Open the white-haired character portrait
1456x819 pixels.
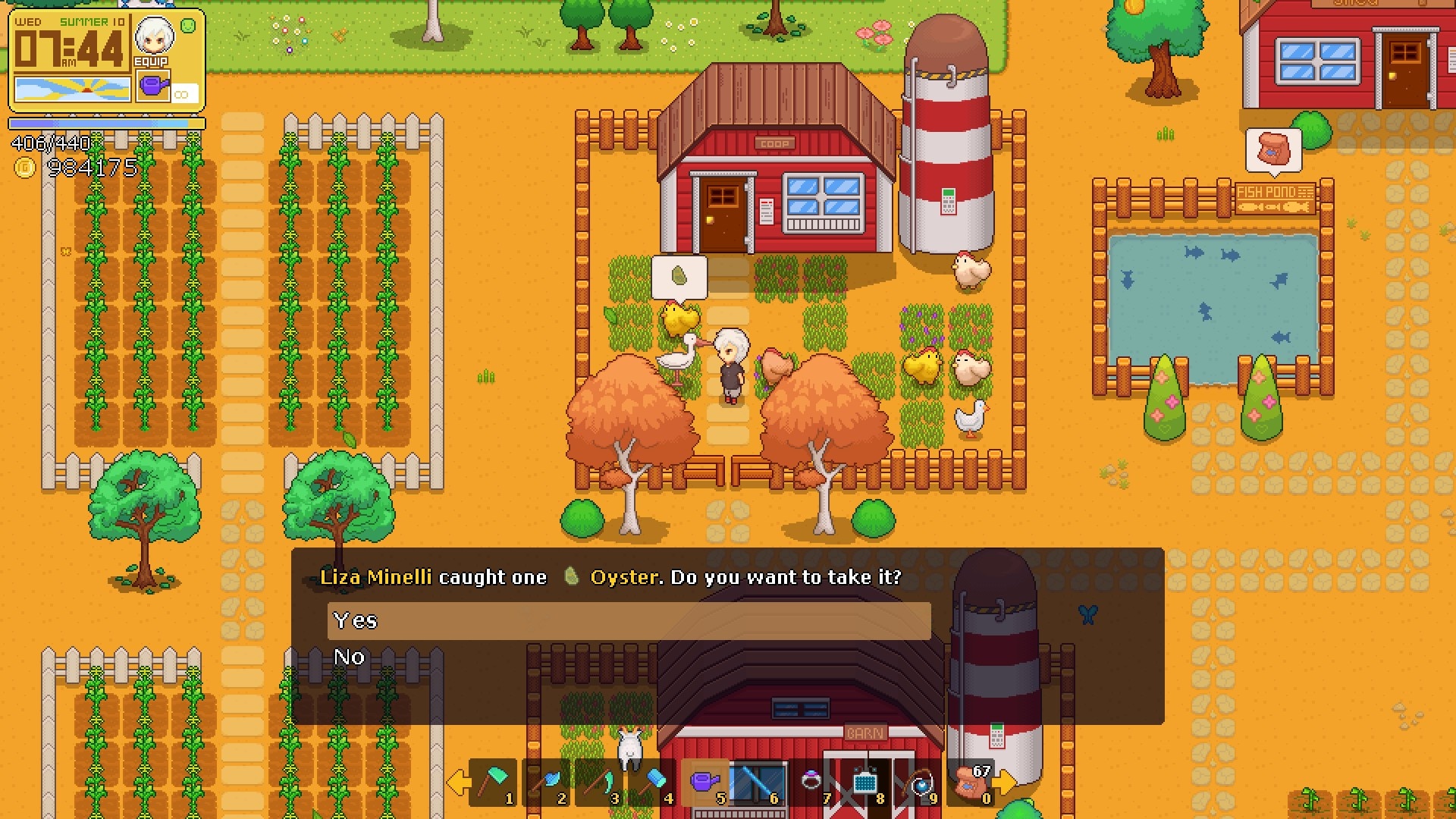154,36
